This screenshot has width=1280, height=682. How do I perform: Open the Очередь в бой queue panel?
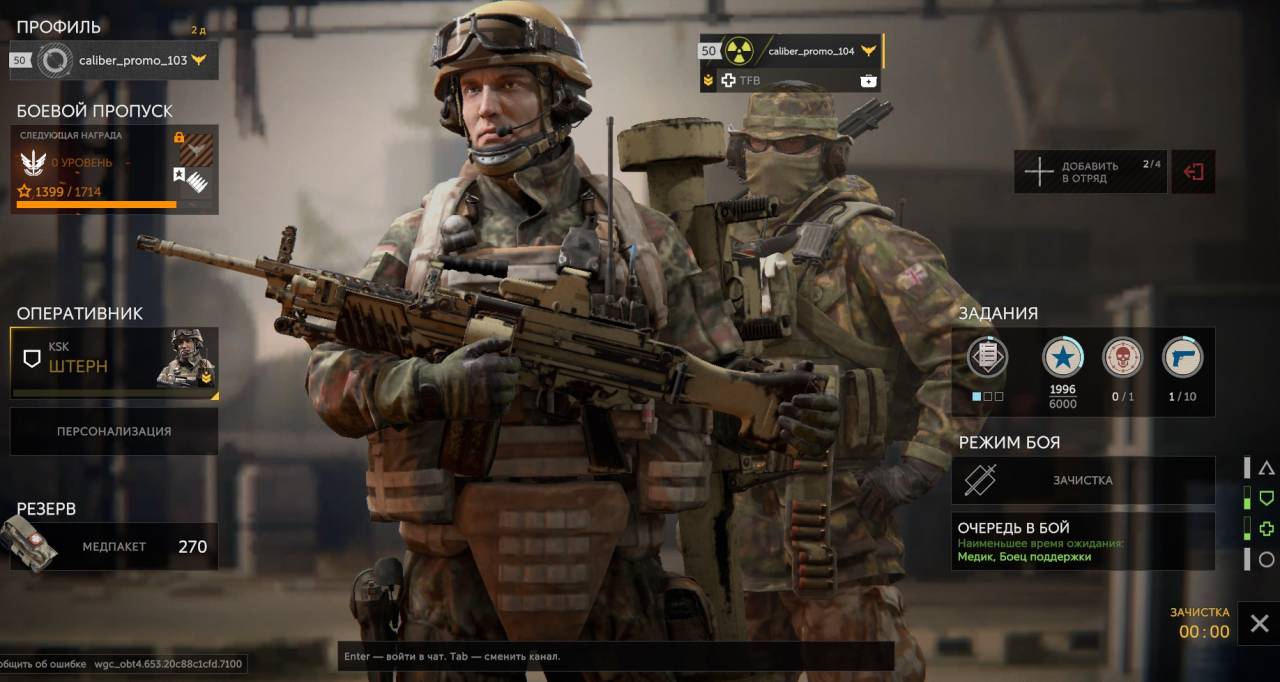1082,541
